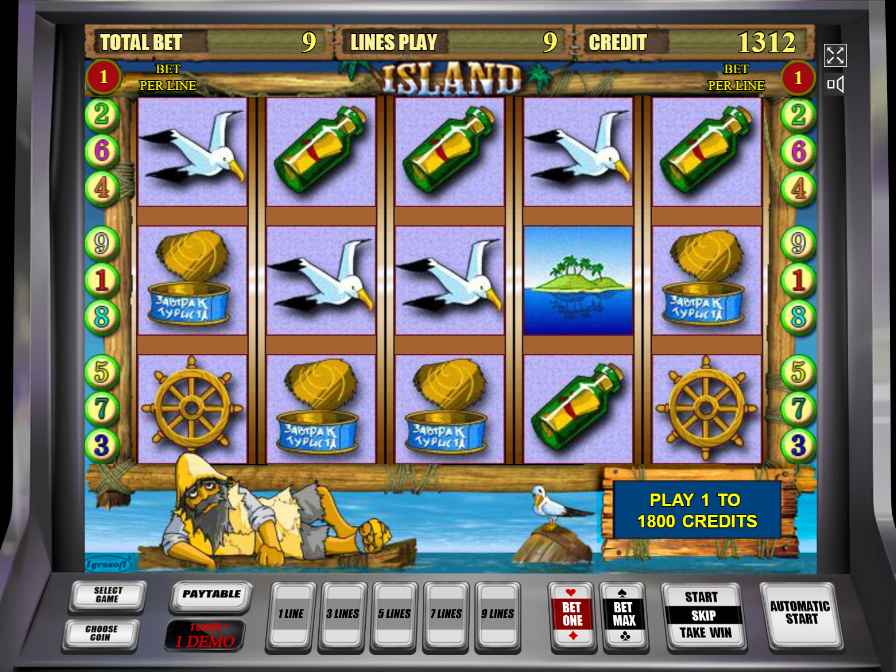Spin the reels with Start button
Image resolution: width=896 pixels, height=672 pixels.
point(702,614)
